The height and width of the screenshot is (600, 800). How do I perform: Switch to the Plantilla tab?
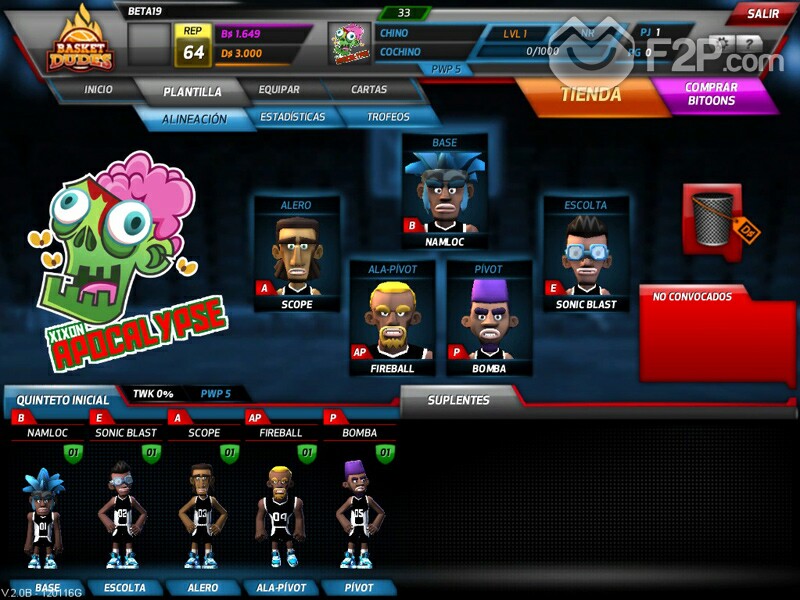click(193, 91)
